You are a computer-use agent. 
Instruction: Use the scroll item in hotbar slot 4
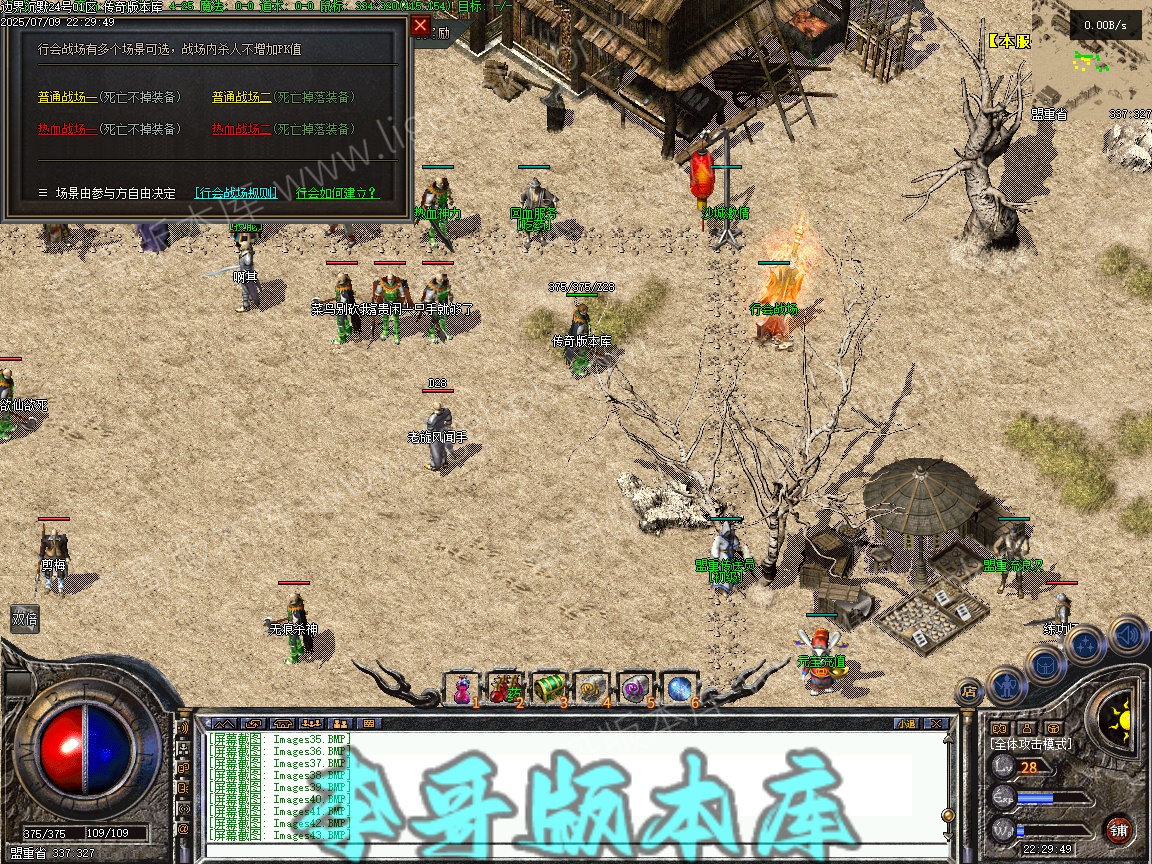coord(592,687)
